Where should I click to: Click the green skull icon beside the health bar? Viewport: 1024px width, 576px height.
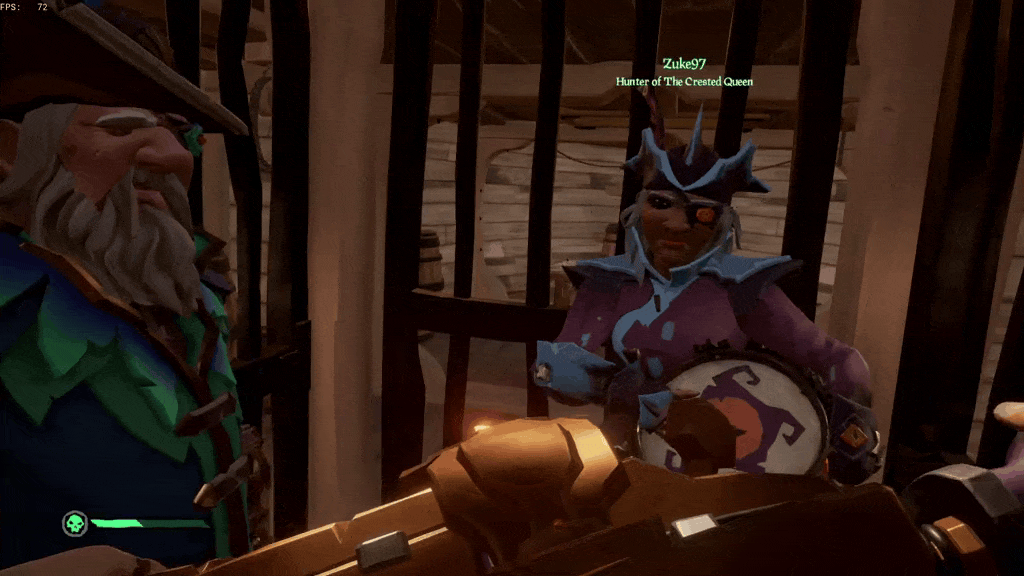point(74,523)
